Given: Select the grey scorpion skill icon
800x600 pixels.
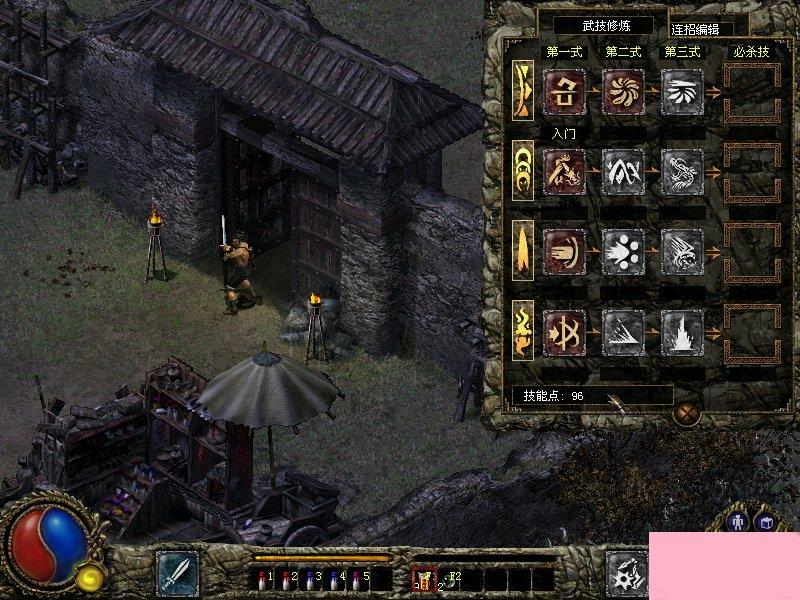Looking at the screenshot, I should (682, 171).
